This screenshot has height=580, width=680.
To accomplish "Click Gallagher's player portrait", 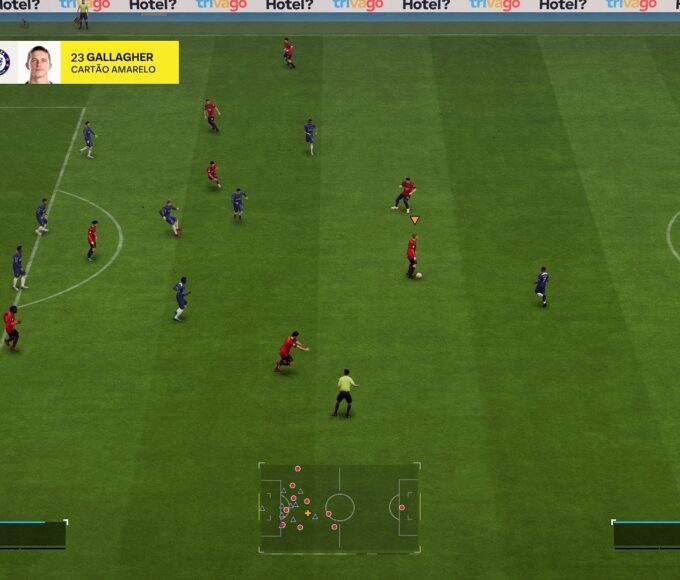I will pos(39,63).
